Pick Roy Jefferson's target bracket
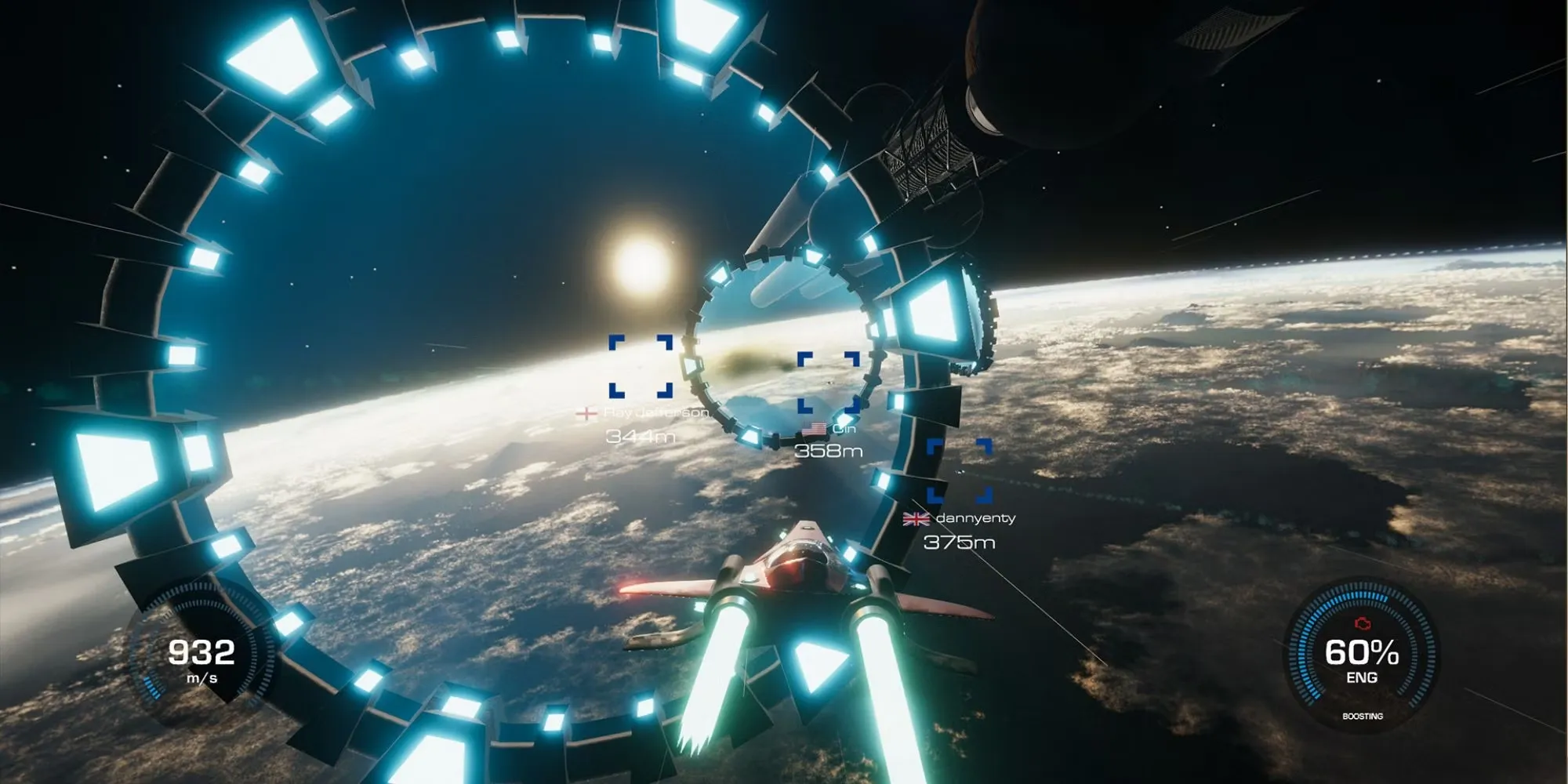1568x784 pixels. 641,366
